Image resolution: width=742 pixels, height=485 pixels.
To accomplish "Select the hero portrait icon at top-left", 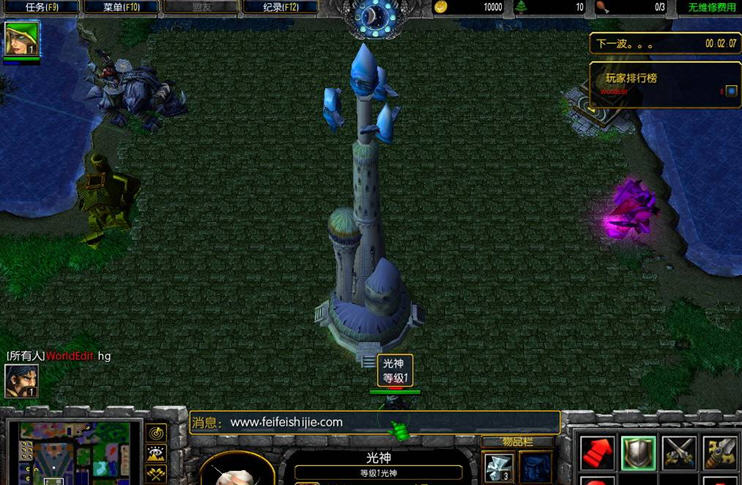I will [21, 38].
